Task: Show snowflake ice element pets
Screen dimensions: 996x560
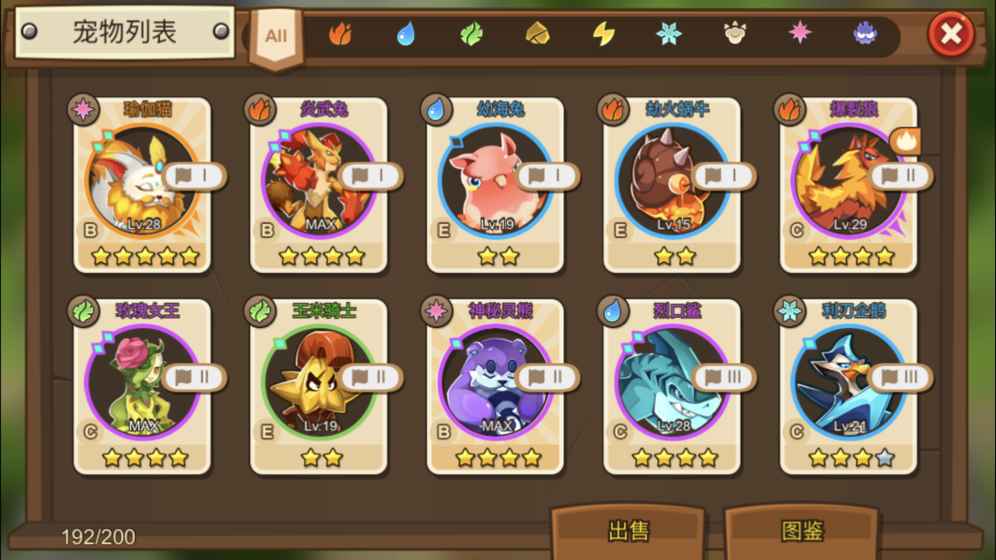Action: [x=668, y=35]
